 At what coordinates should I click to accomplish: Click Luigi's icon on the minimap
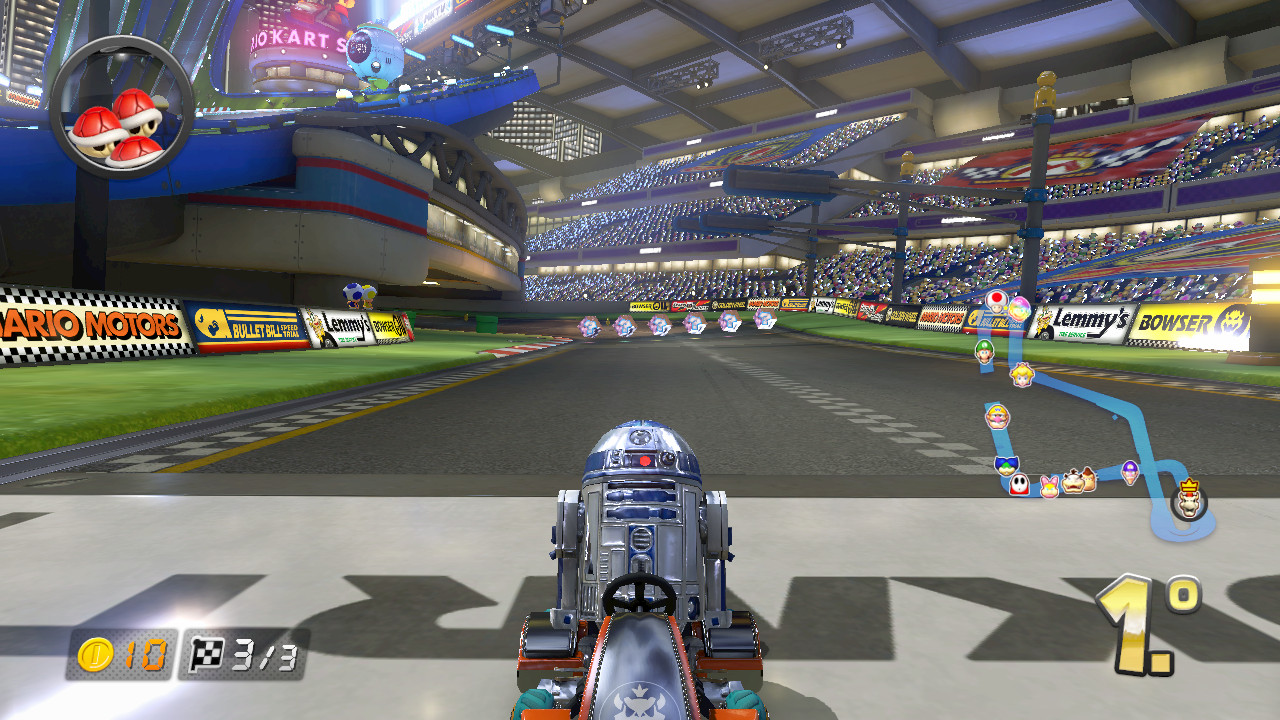984,352
